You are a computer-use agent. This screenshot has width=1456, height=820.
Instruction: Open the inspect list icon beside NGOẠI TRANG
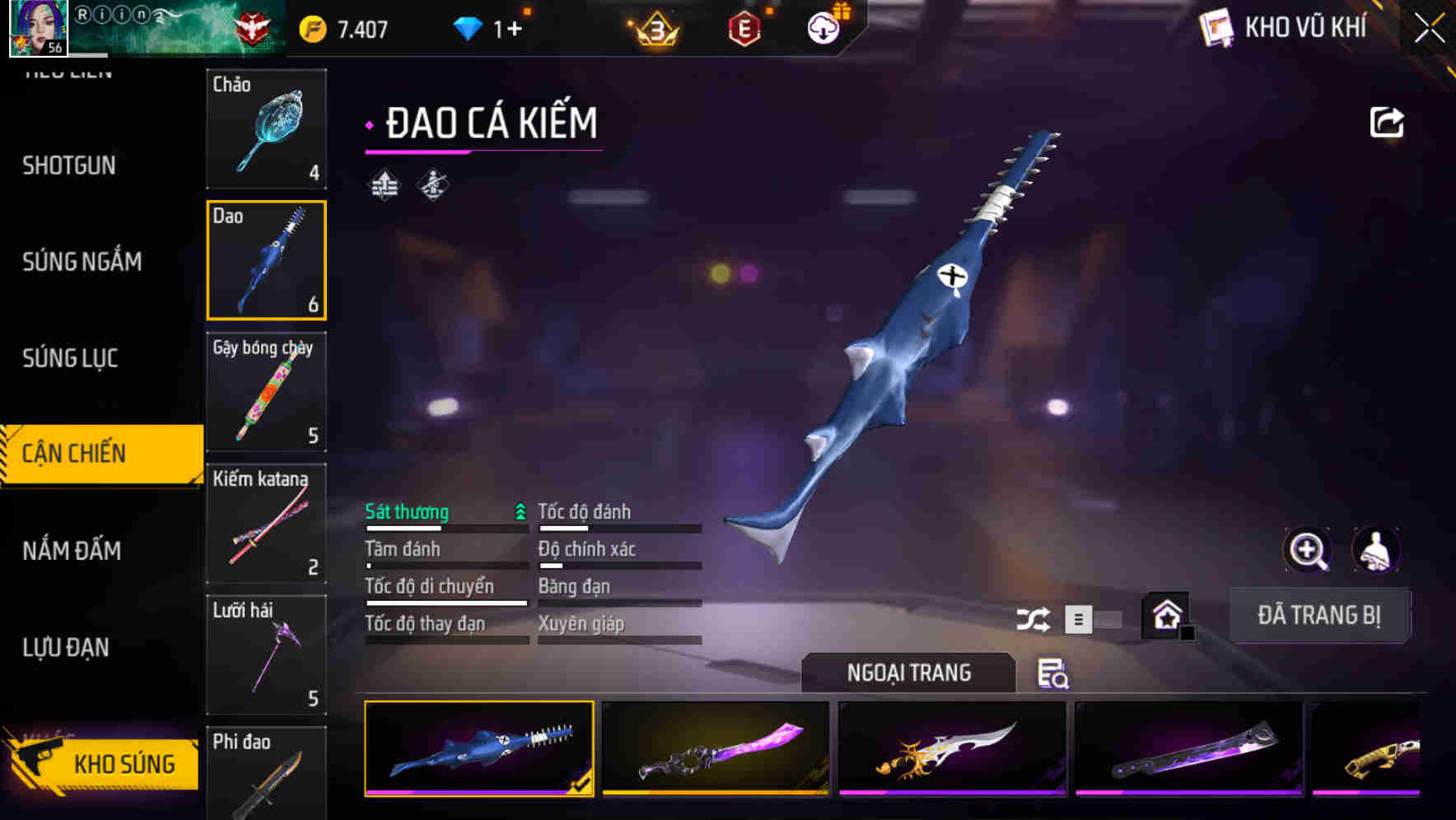pos(1055,675)
